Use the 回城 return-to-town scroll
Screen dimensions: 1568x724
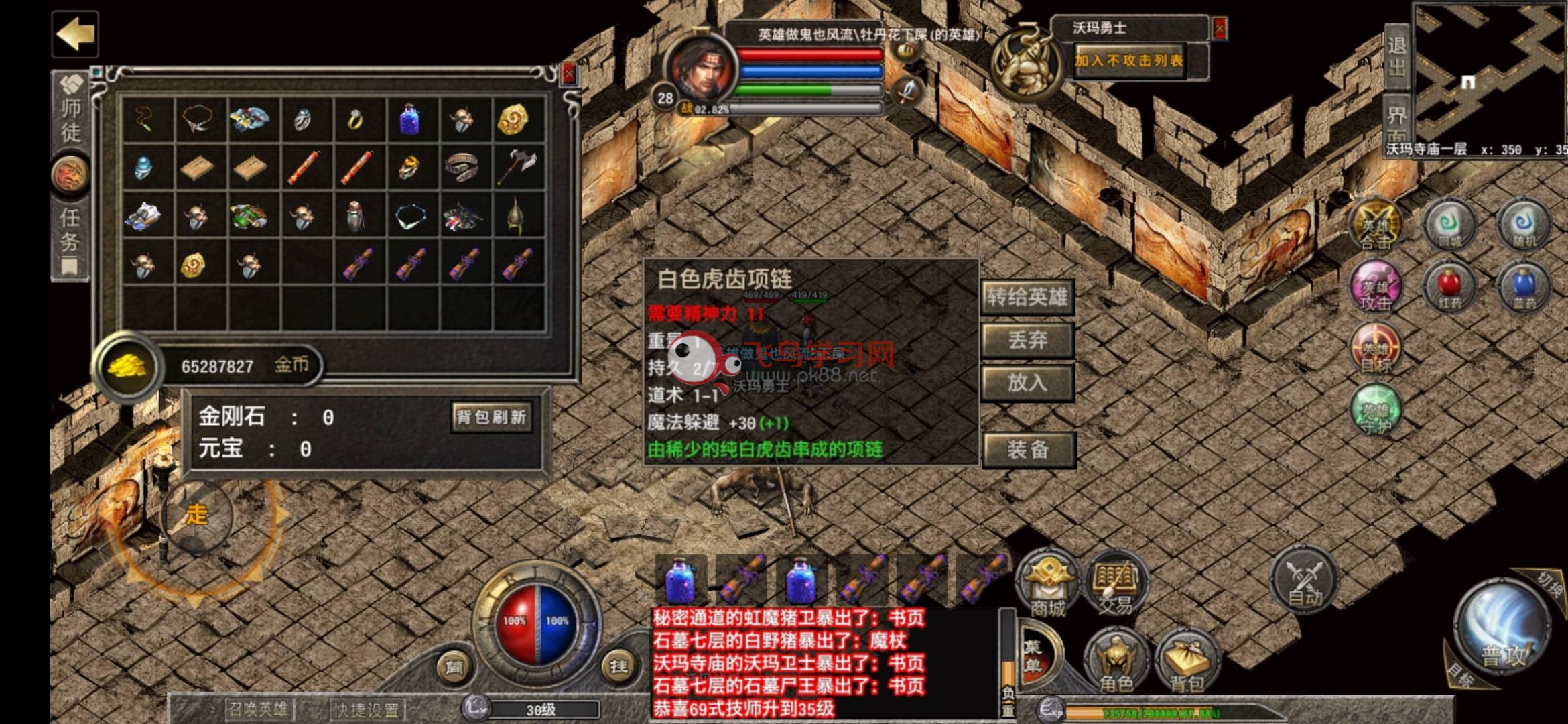(1449, 226)
